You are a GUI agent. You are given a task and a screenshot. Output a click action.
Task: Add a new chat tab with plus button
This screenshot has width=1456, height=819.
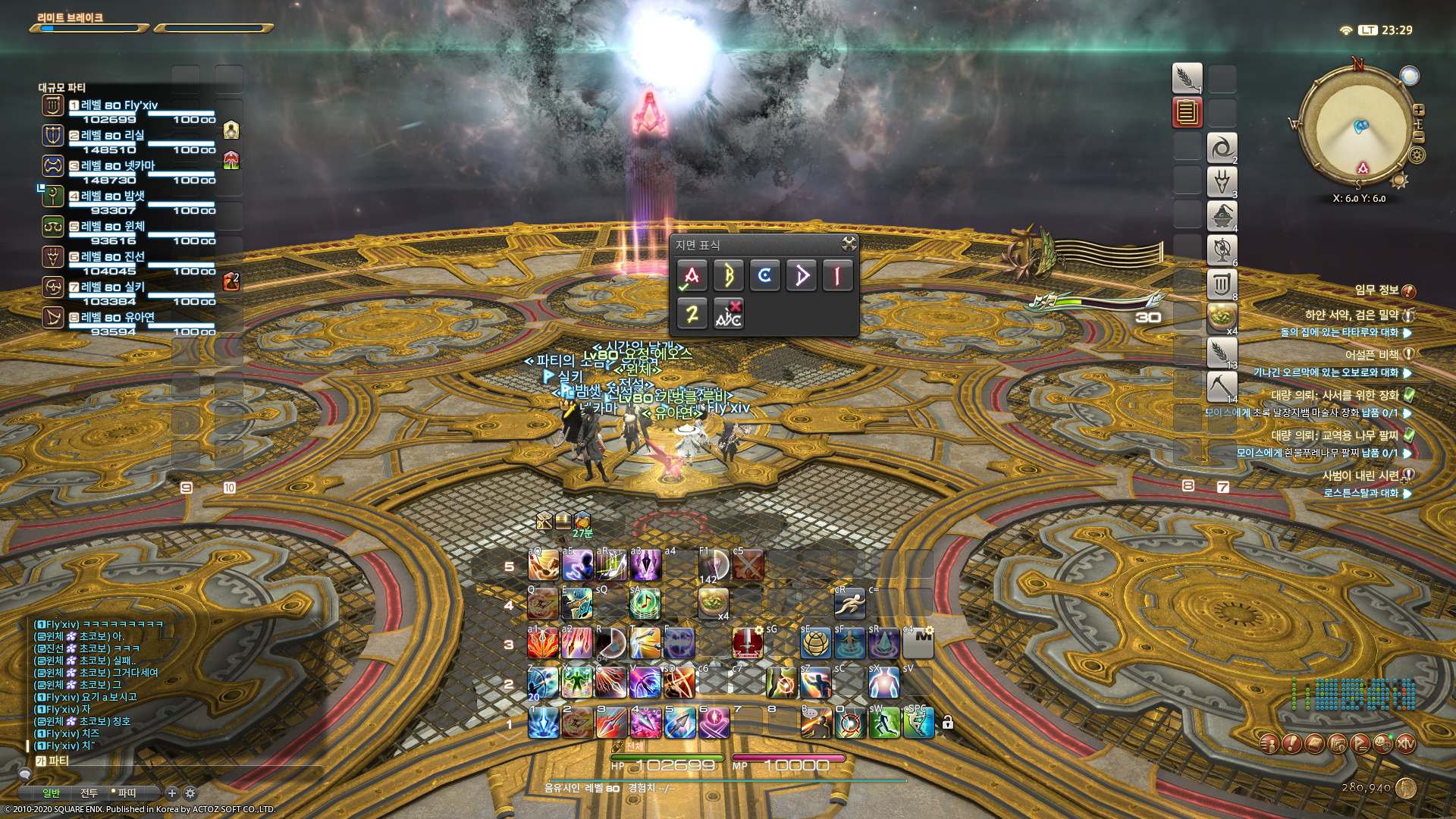pos(172,793)
